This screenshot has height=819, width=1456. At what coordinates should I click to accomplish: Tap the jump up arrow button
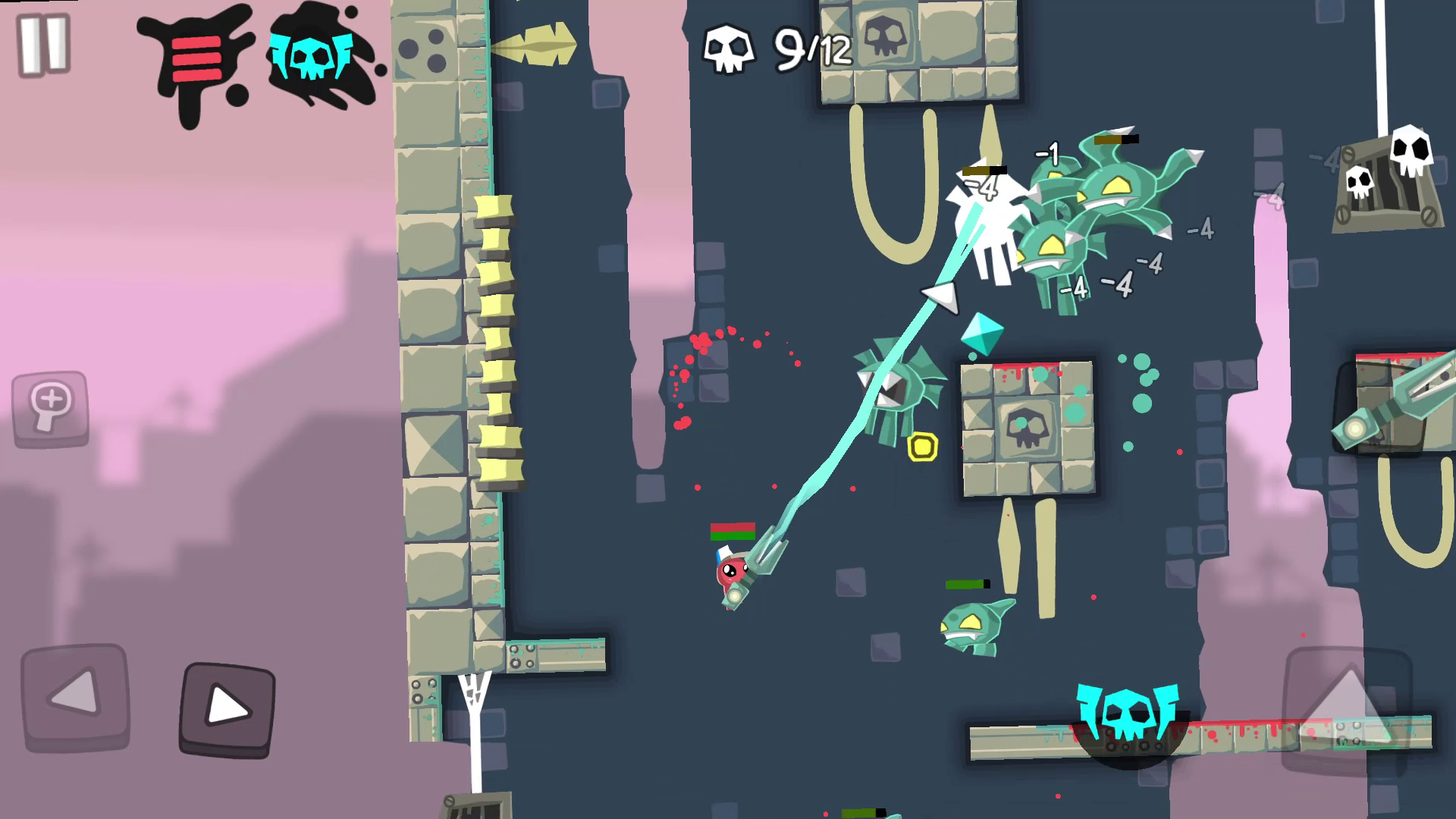coord(1347,705)
